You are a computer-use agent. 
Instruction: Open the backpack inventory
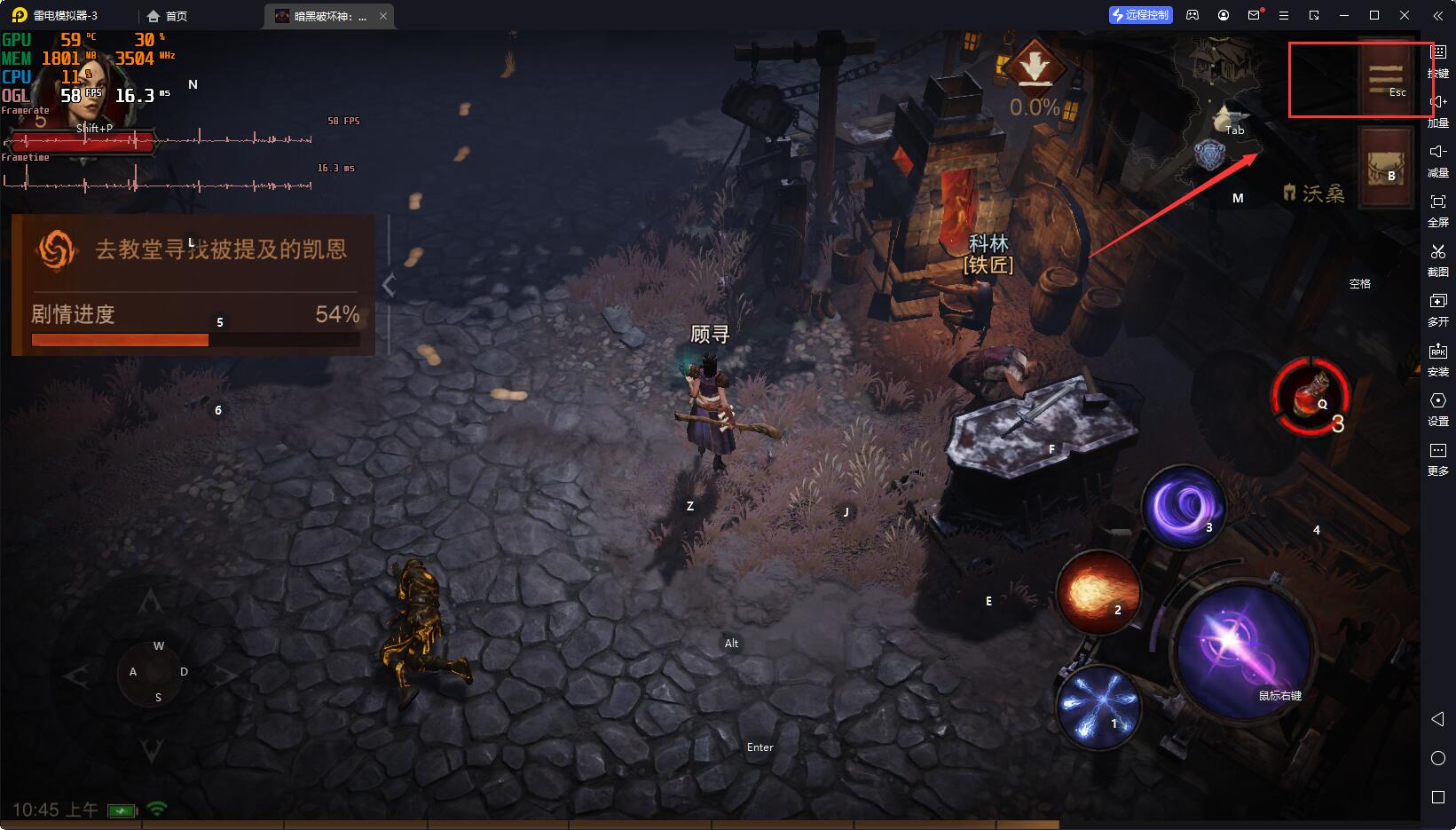1386,167
